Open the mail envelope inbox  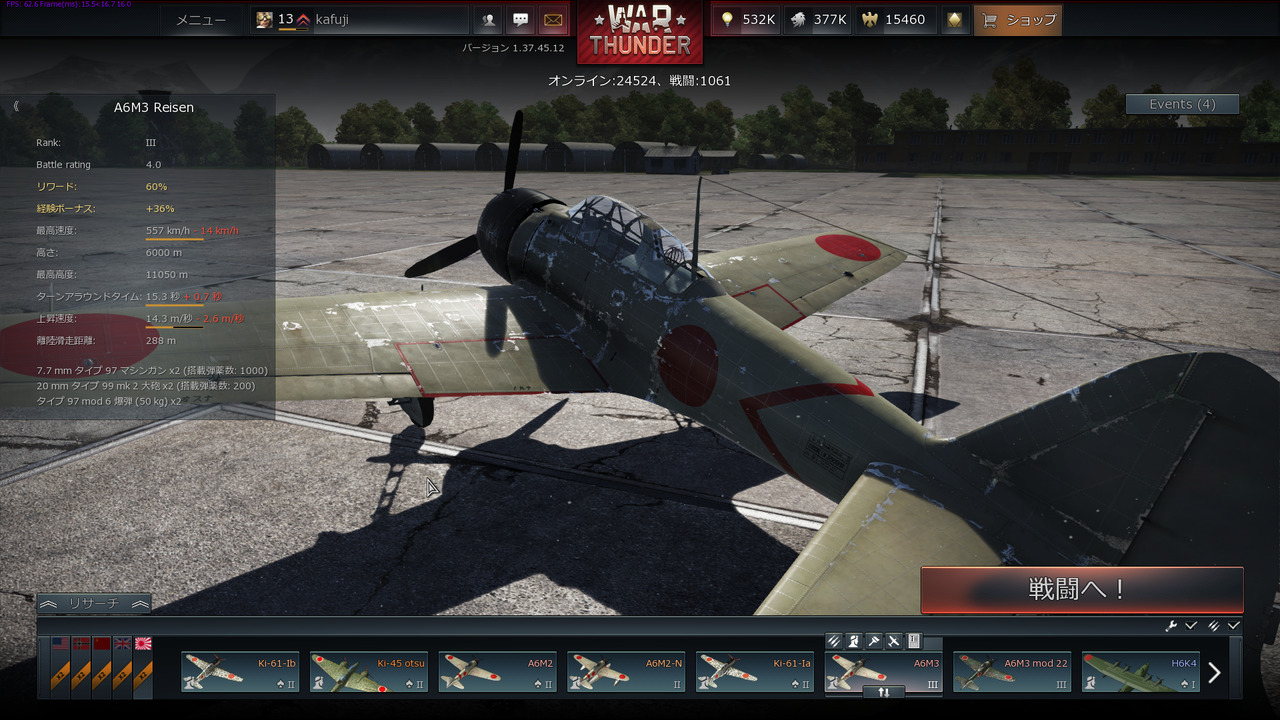[x=552, y=20]
